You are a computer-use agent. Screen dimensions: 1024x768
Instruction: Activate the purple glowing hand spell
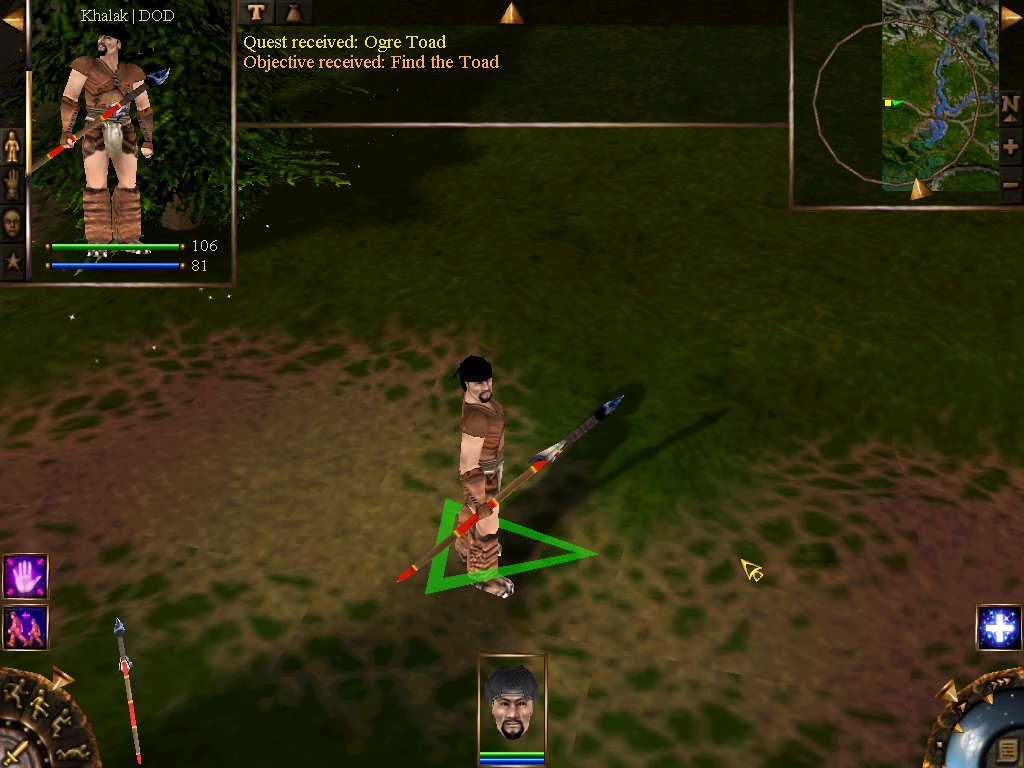click(25, 577)
